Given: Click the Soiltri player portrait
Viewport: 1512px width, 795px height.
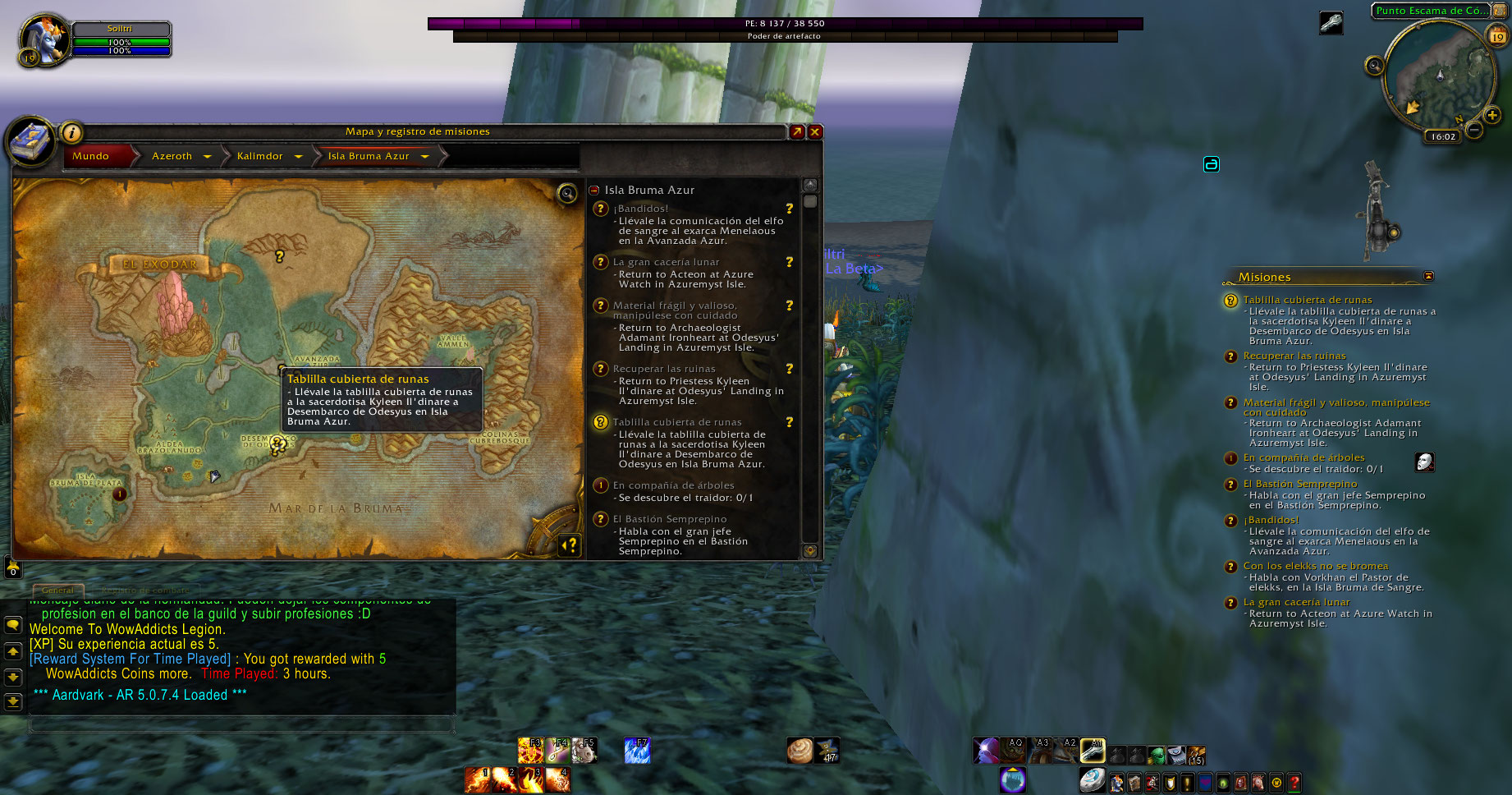Looking at the screenshot, I should [43, 38].
